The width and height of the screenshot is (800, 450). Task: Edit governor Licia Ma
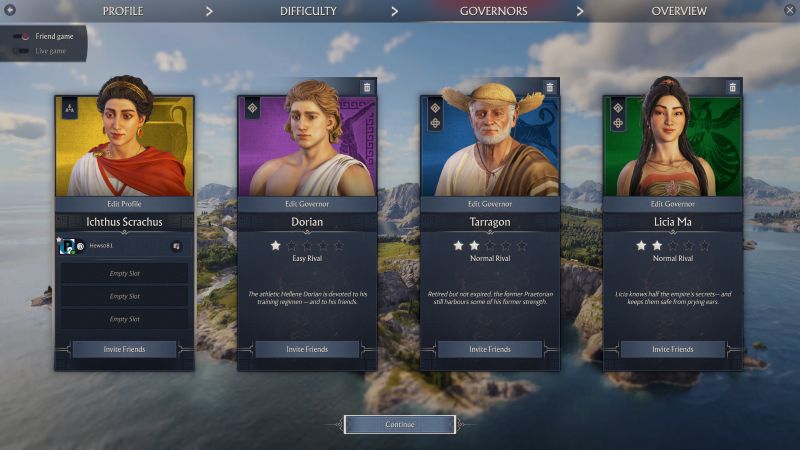pos(673,203)
